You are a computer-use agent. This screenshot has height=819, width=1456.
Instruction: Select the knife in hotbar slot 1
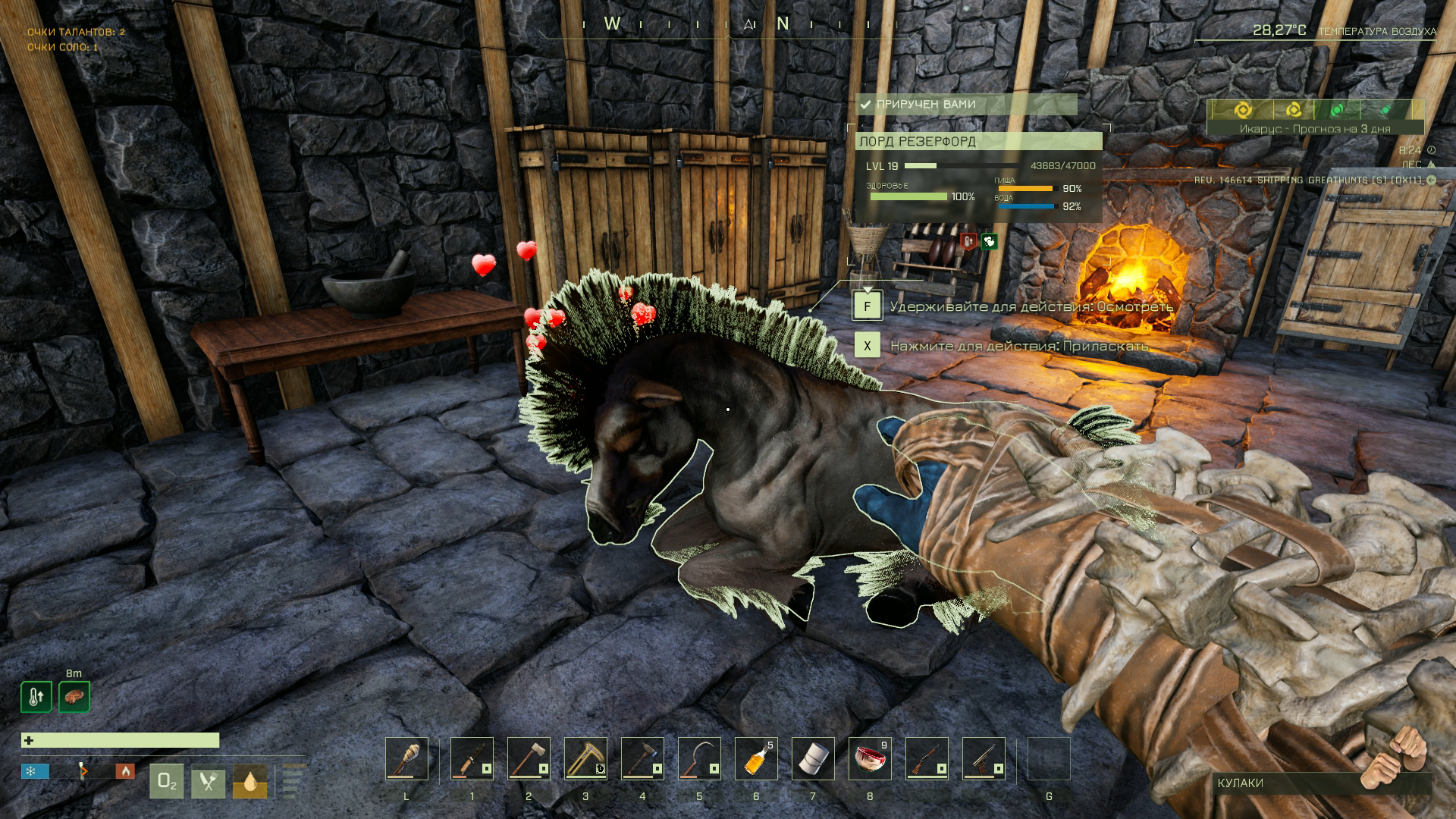point(472,758)
